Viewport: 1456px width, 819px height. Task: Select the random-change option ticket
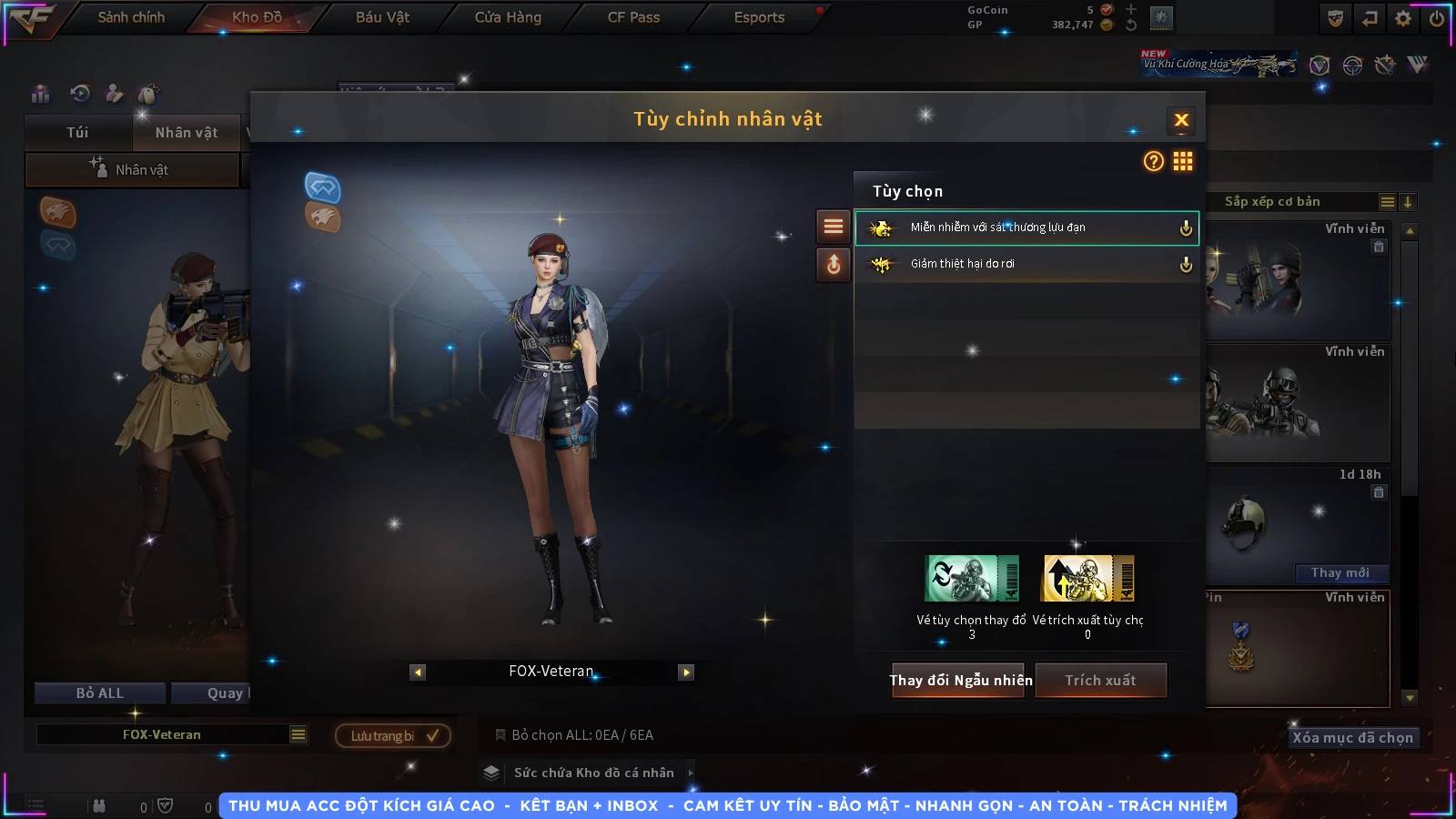pyautogui.click(x=972, y=579)
